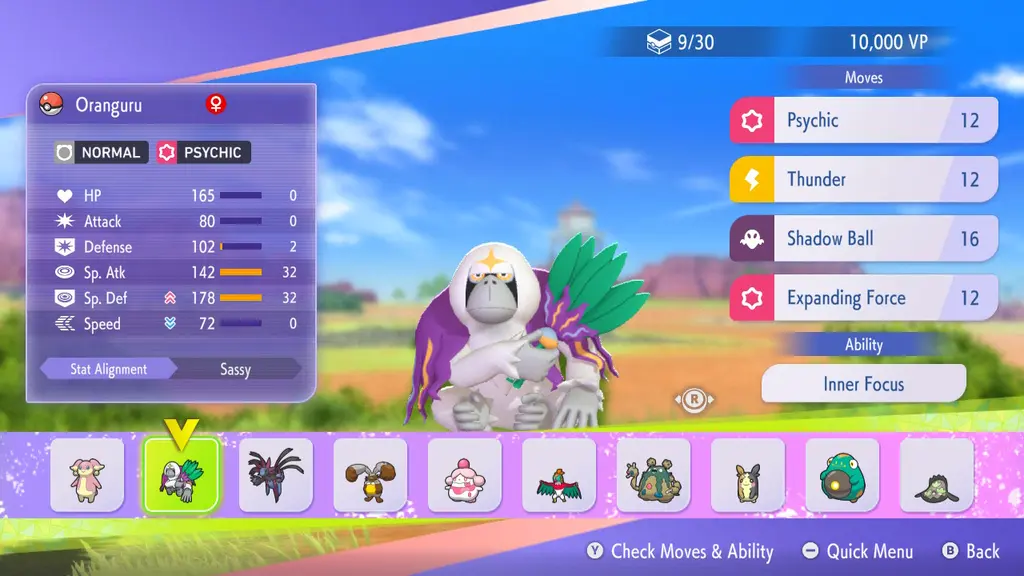Viewport: 1024px width, 576px height.
Task: Select the Audino party slot
Action: tap(87, 475)
